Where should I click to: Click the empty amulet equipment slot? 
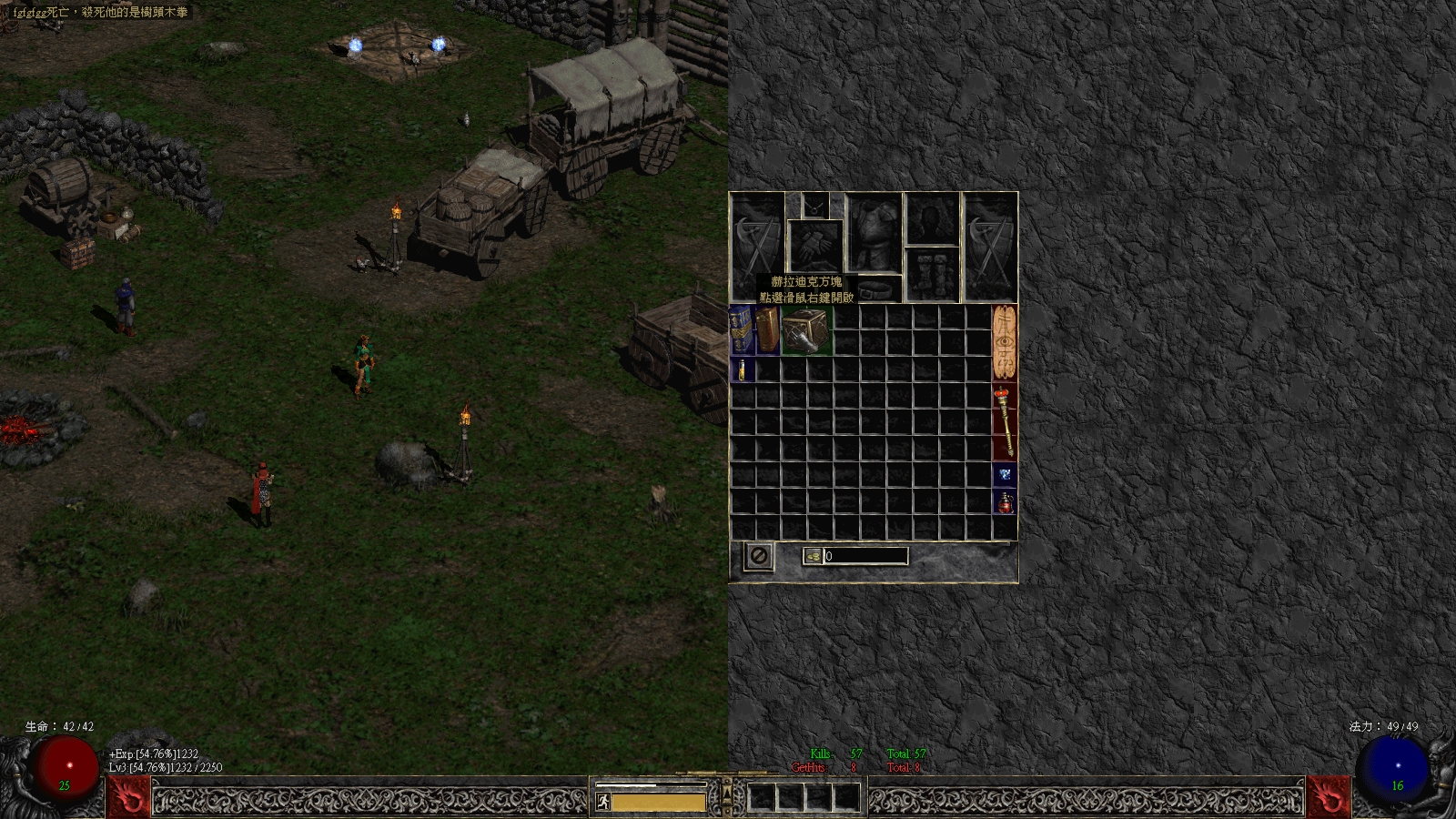[x=814, y=206]
